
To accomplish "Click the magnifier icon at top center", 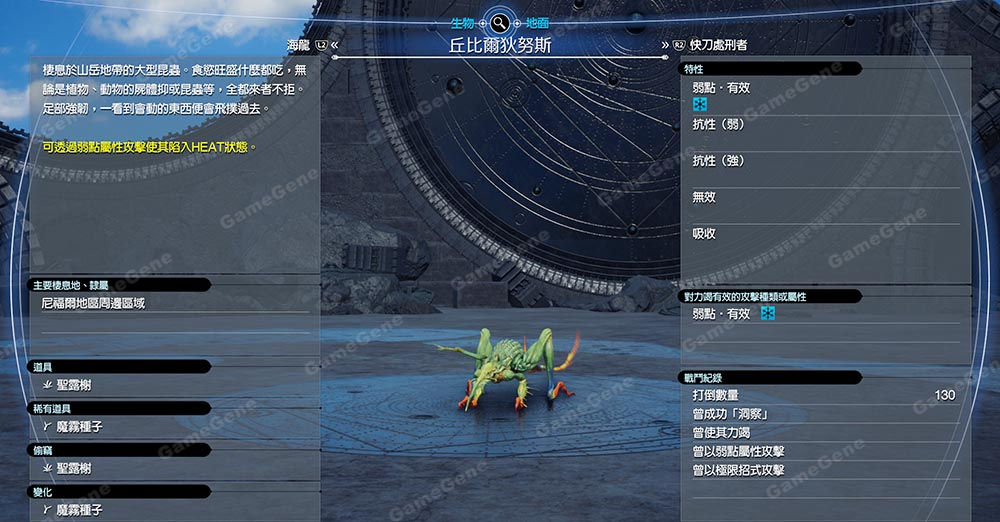I will point(498,21).
